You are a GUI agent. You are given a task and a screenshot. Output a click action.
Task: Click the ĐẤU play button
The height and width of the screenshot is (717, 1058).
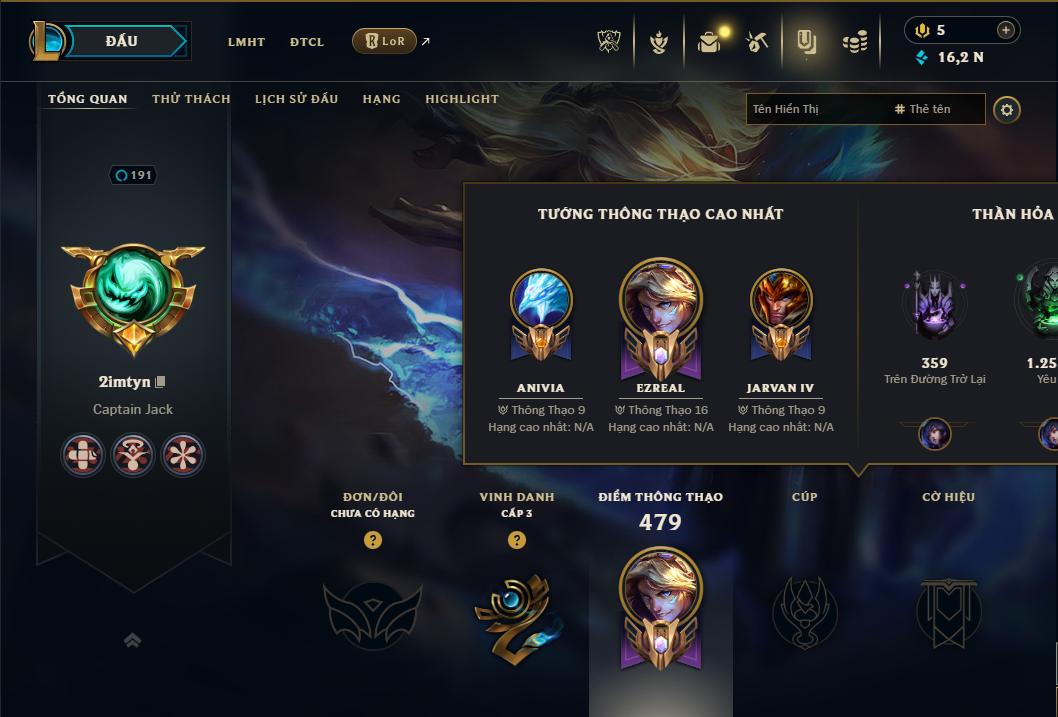(x=121, y=41)
